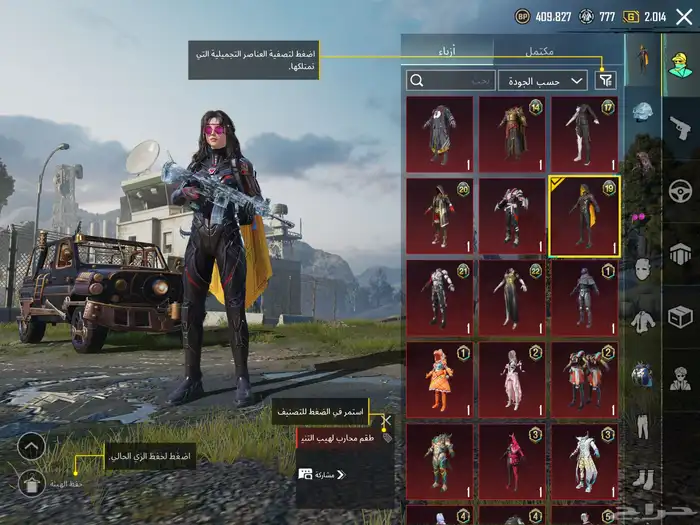Open the crate box category
The image size is (700, 525).
(680, 317)
